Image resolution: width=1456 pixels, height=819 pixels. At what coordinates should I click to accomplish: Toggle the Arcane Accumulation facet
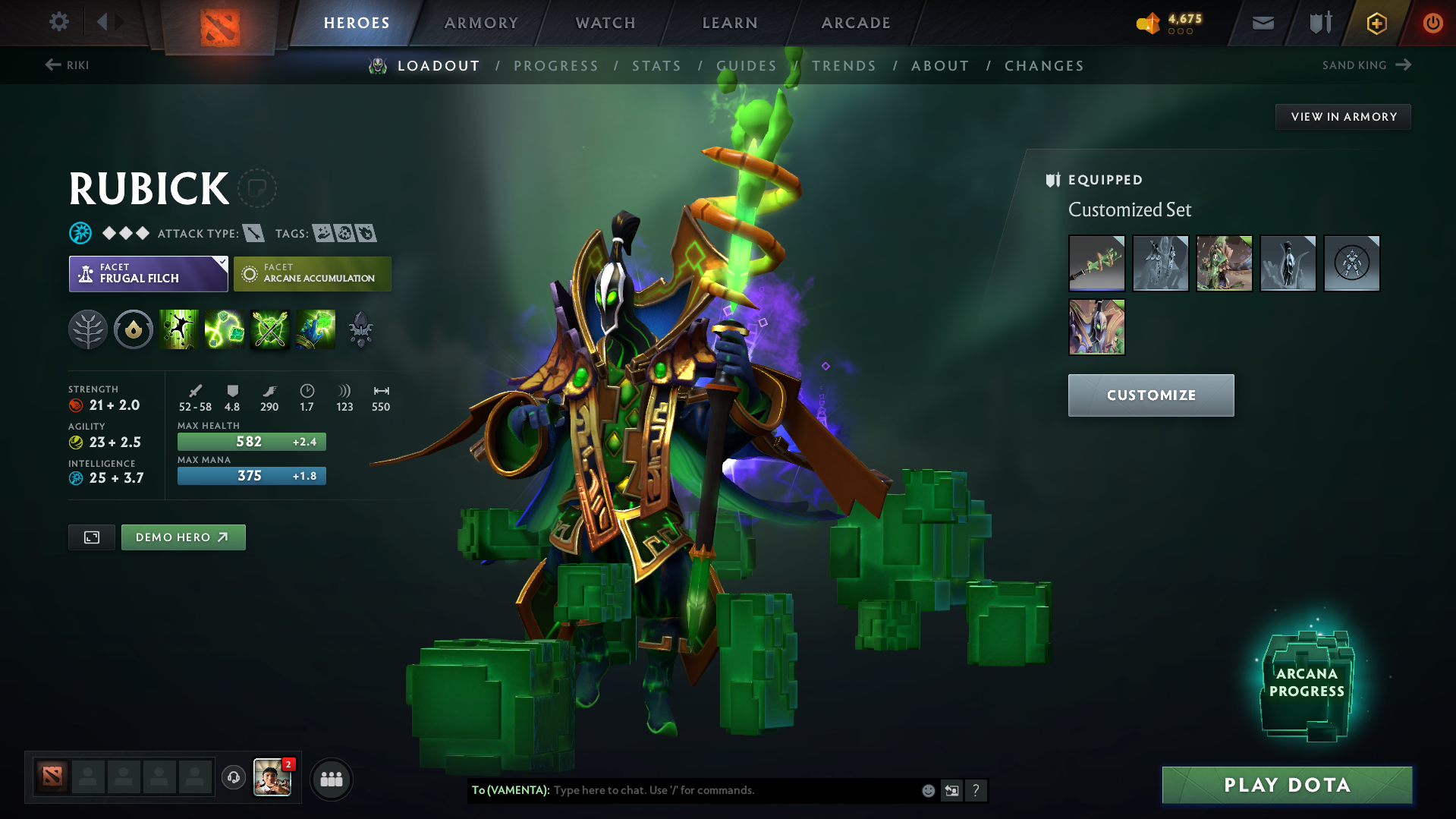pyautogui.click(x=312, y=273)
